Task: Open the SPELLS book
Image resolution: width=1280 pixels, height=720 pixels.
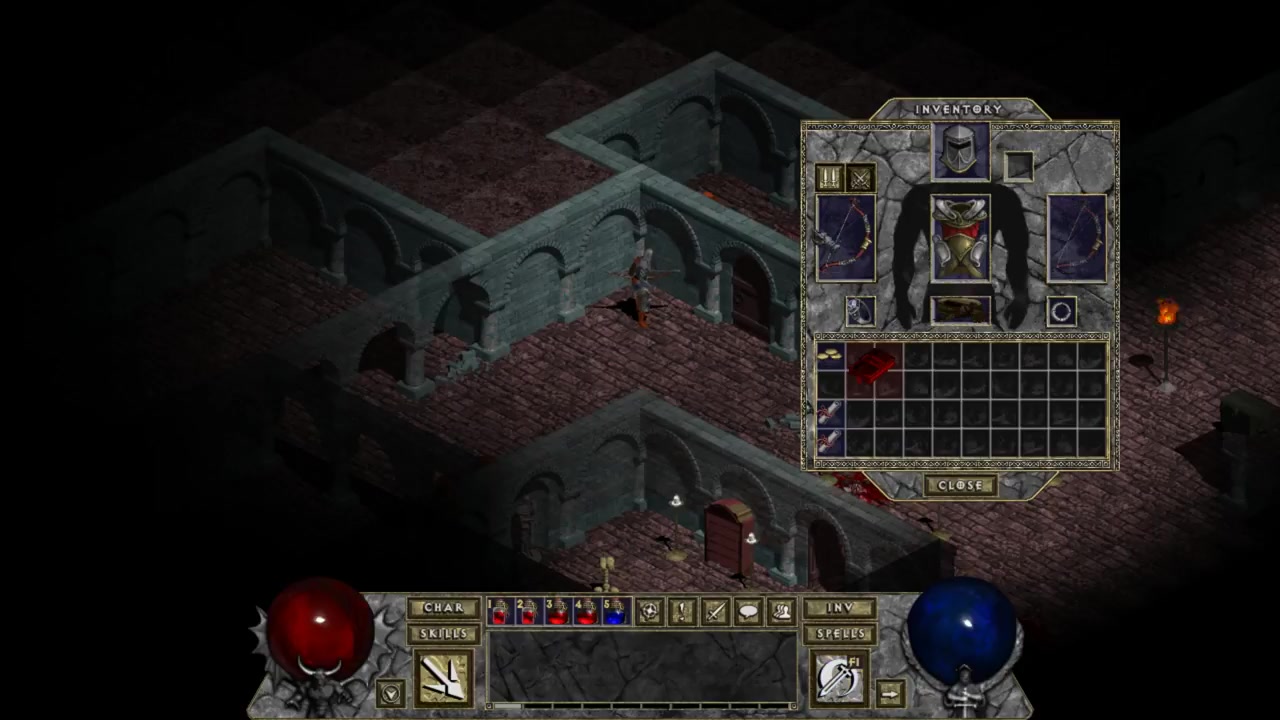Action: click(840, 633)
